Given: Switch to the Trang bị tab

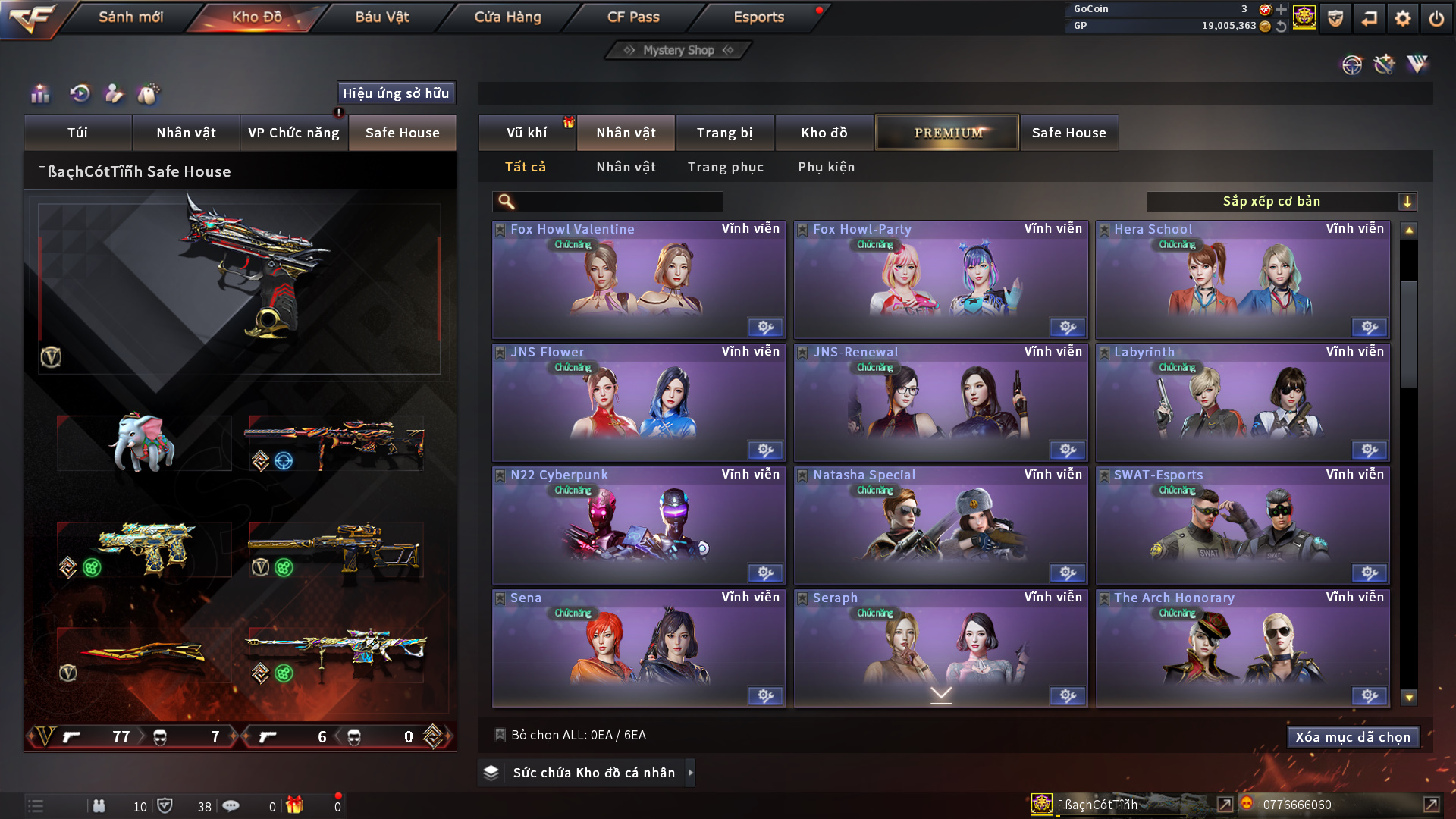Looking at the screenshot, I should pos(724,133).
